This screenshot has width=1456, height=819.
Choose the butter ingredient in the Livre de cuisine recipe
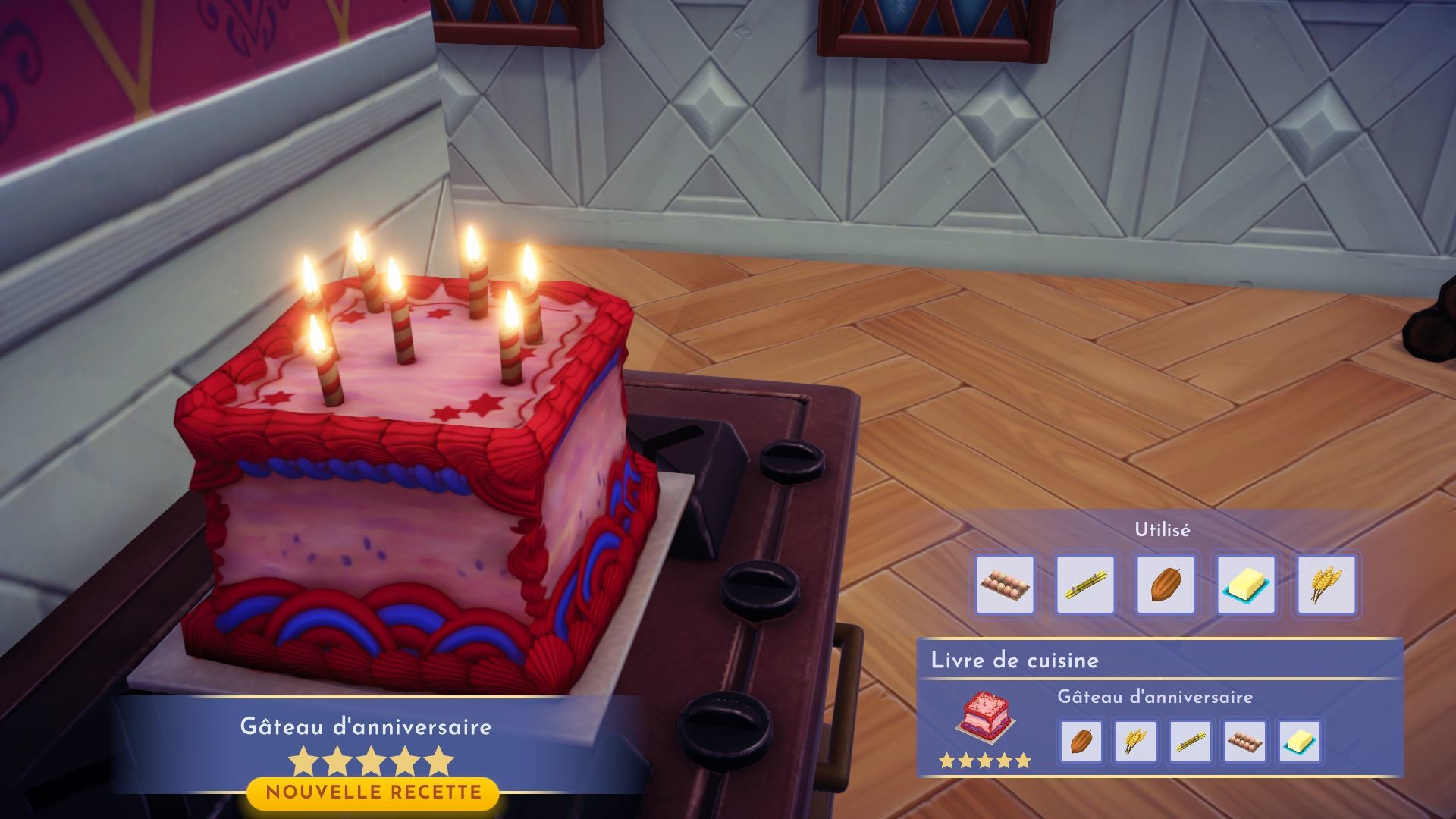pos(1300,741)
